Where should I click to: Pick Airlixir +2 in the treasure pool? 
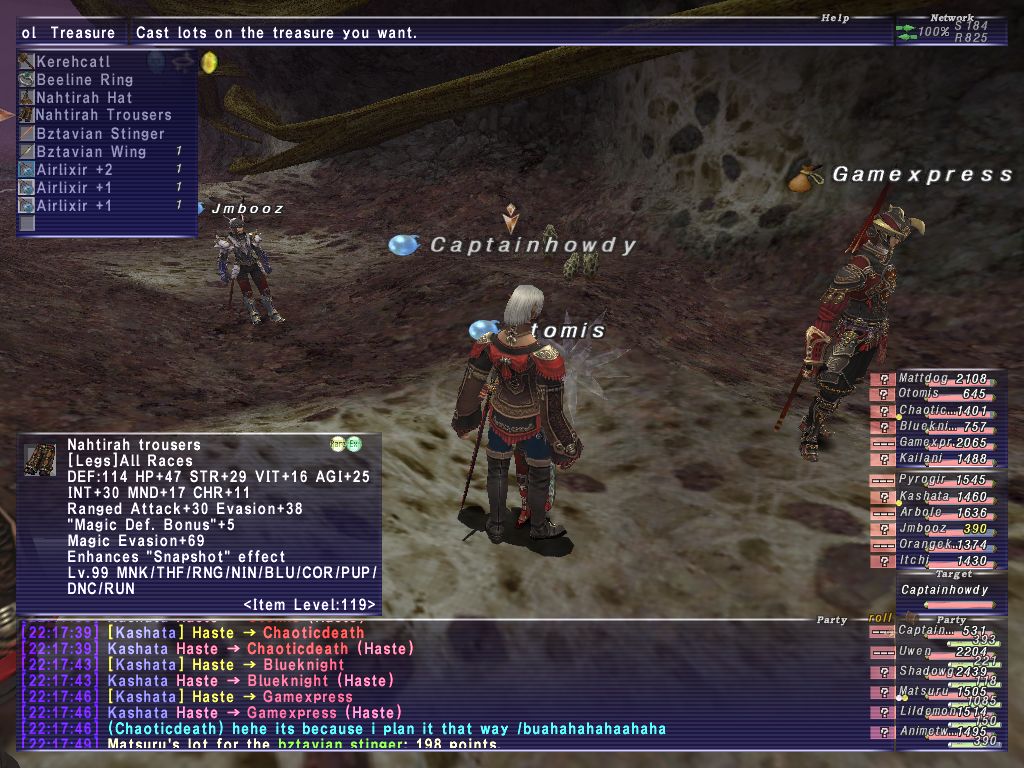pyautogui.click(x=75, y=170)
